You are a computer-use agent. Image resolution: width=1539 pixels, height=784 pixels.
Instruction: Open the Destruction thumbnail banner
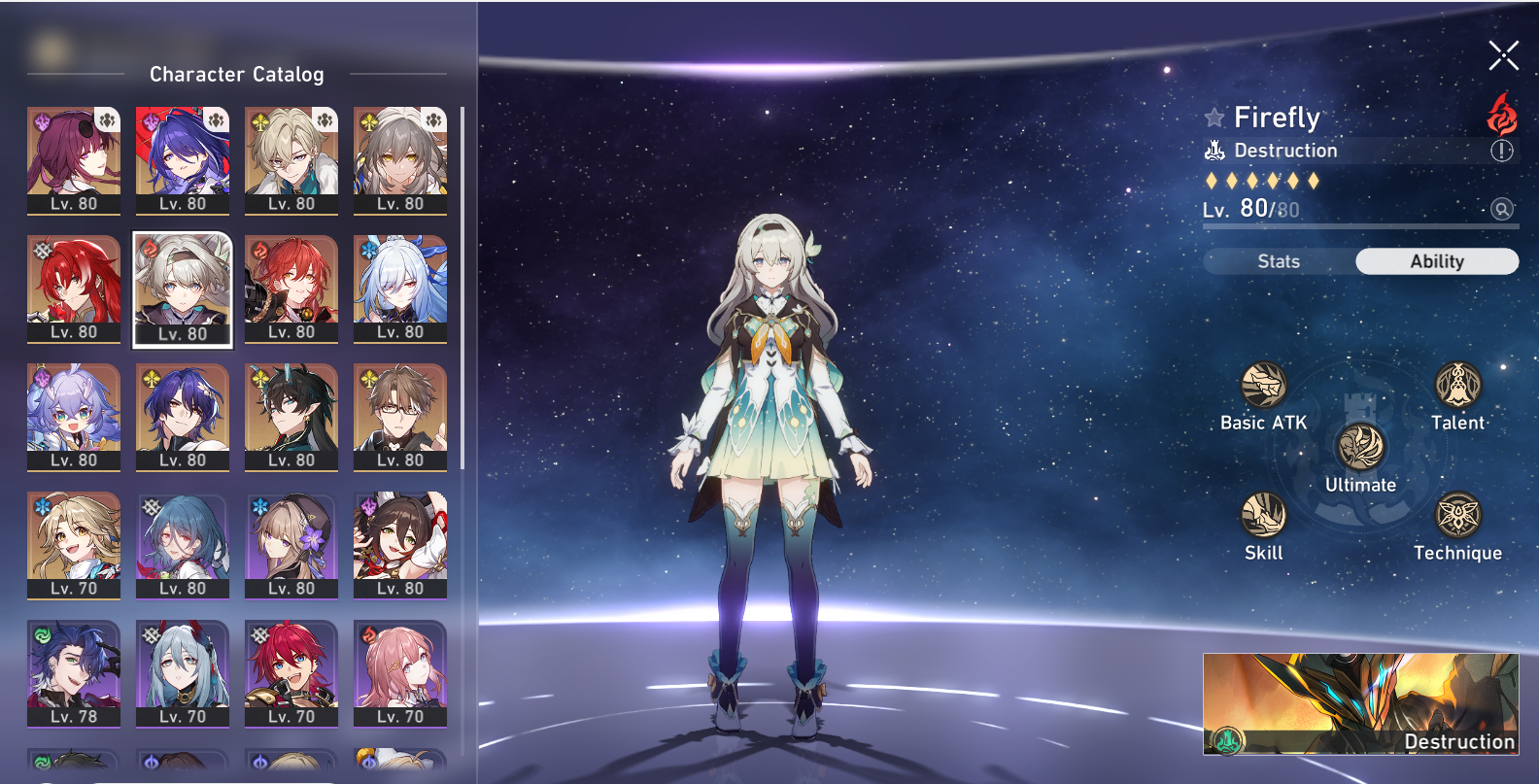click(1360, 704)
